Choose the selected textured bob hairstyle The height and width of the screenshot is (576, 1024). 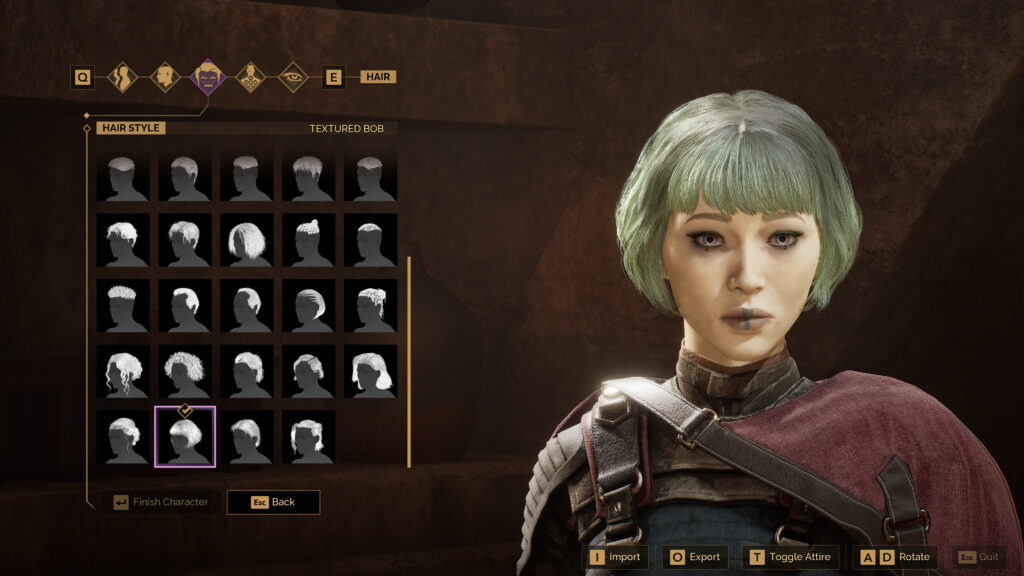(184, 436)
